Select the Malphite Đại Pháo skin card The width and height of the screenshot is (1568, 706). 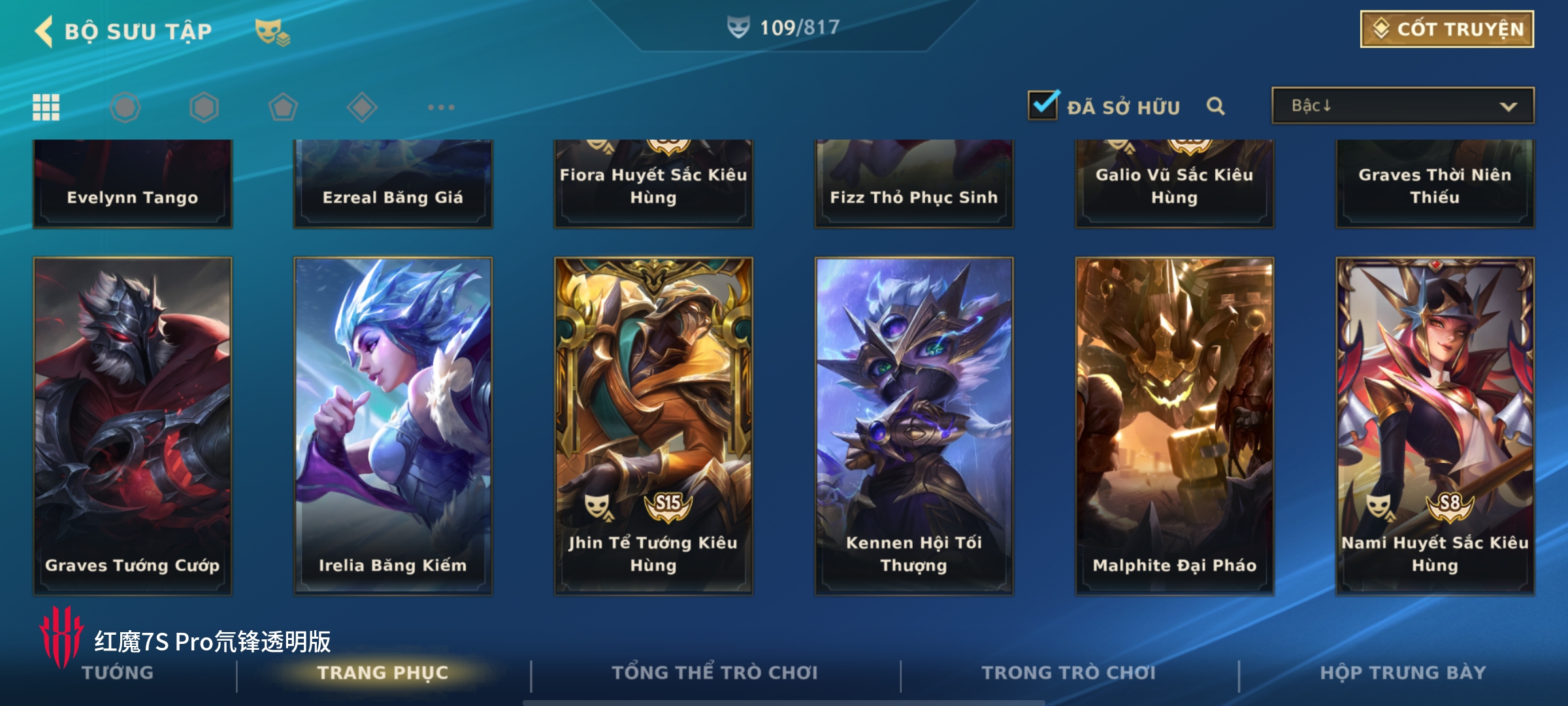coord(1174,425)
